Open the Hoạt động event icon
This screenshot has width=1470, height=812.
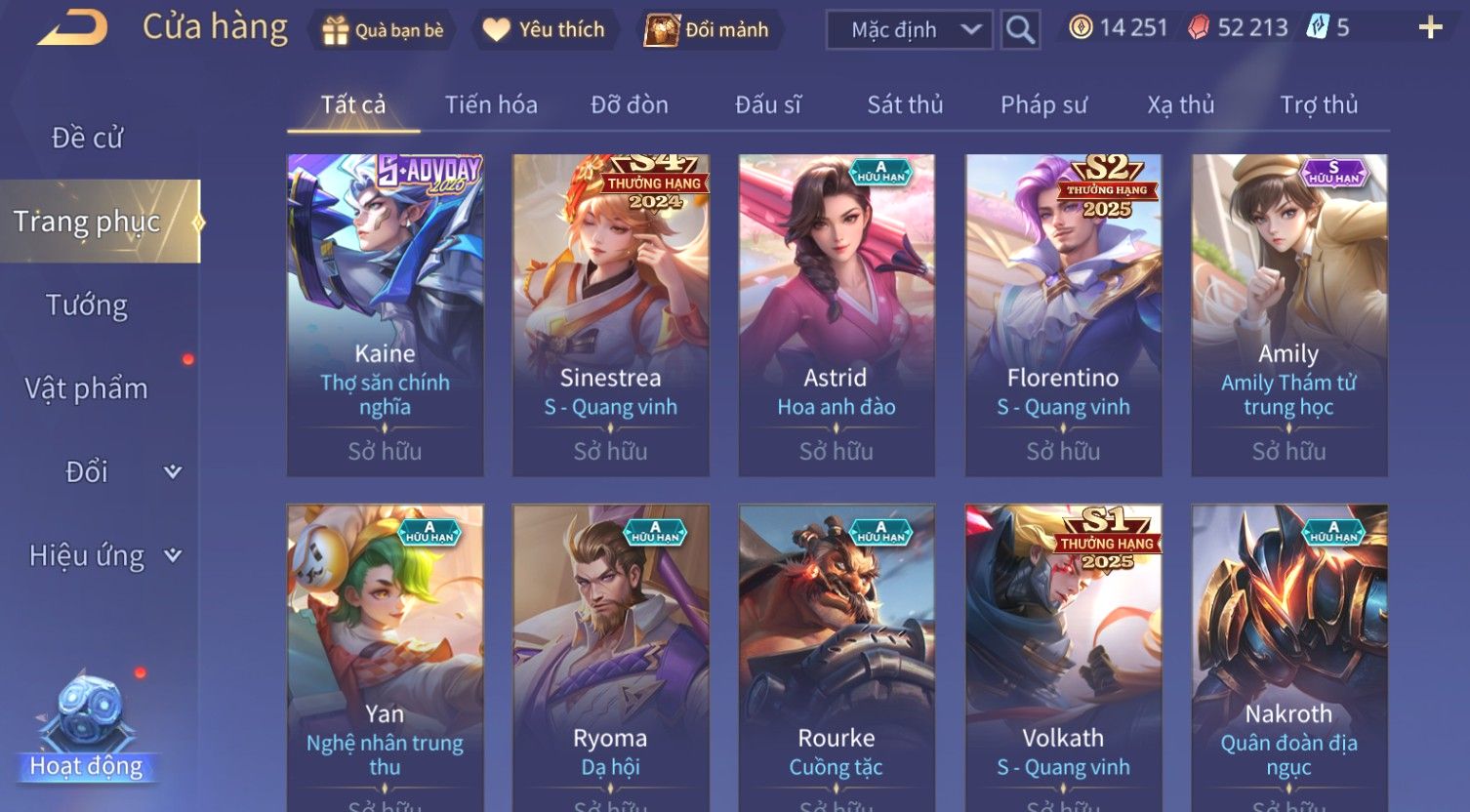click(87, 727)
